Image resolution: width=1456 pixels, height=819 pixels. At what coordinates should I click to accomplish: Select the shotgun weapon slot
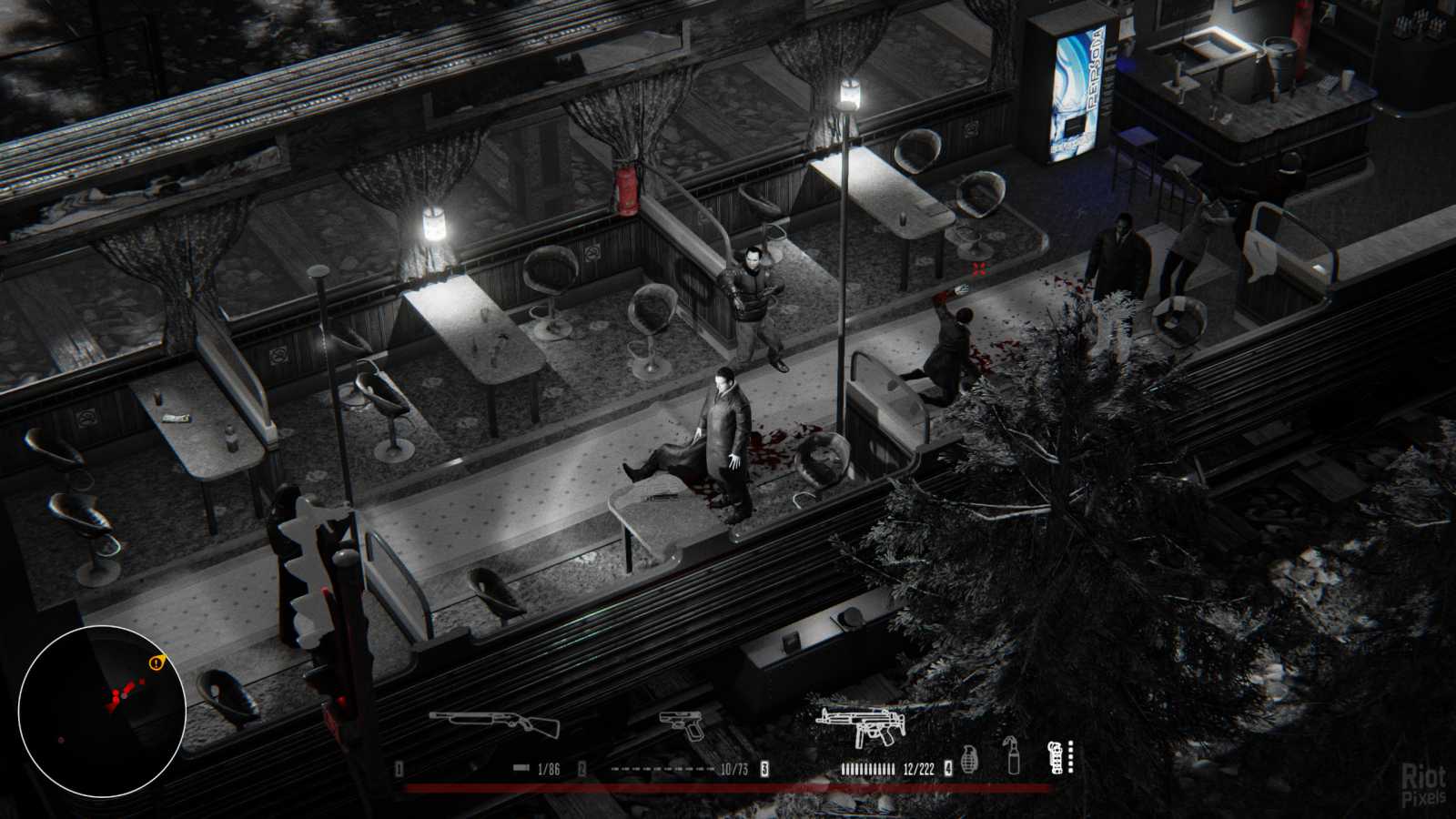point(494,724)
